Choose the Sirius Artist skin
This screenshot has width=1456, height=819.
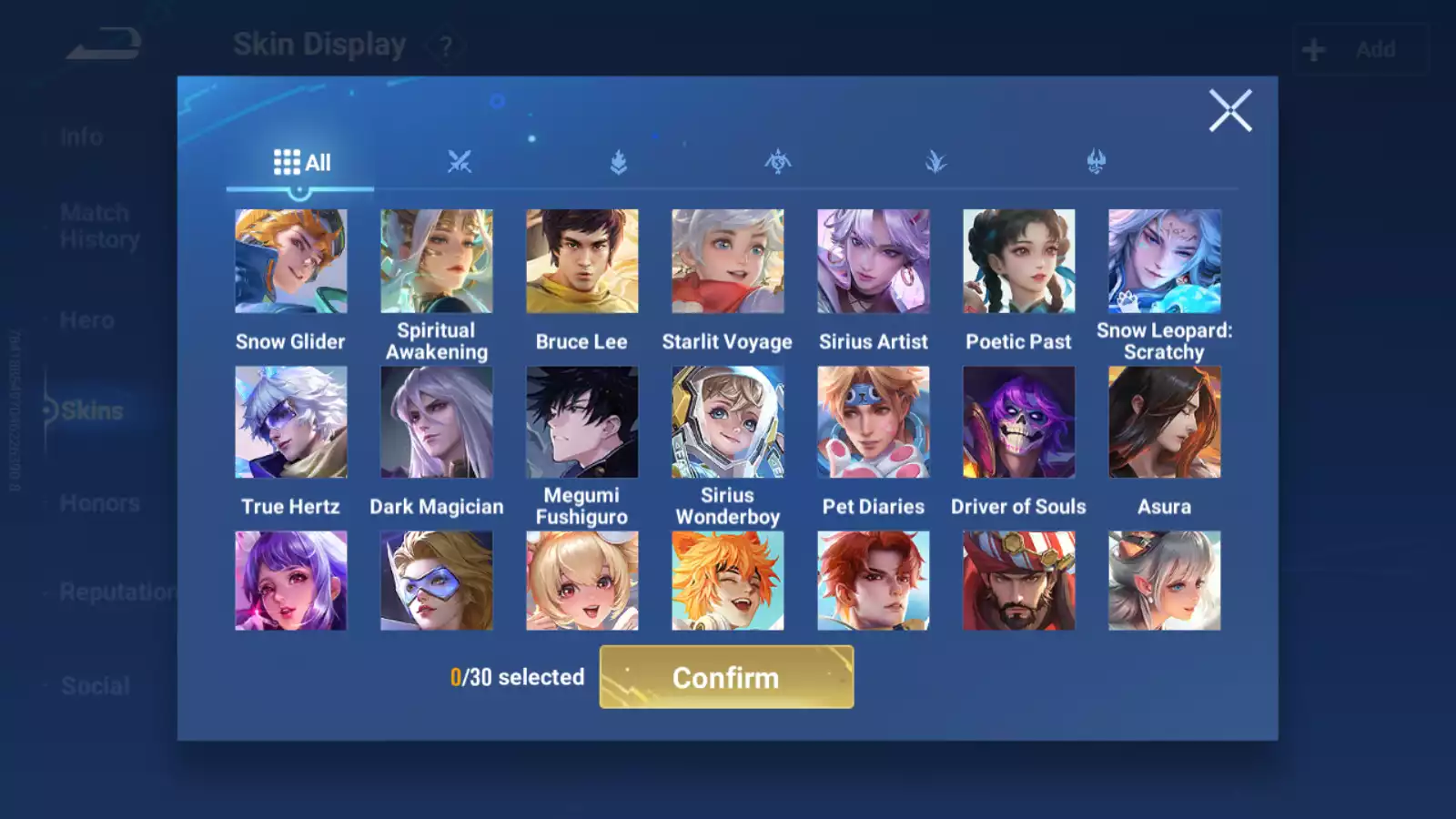pos(873,261)
